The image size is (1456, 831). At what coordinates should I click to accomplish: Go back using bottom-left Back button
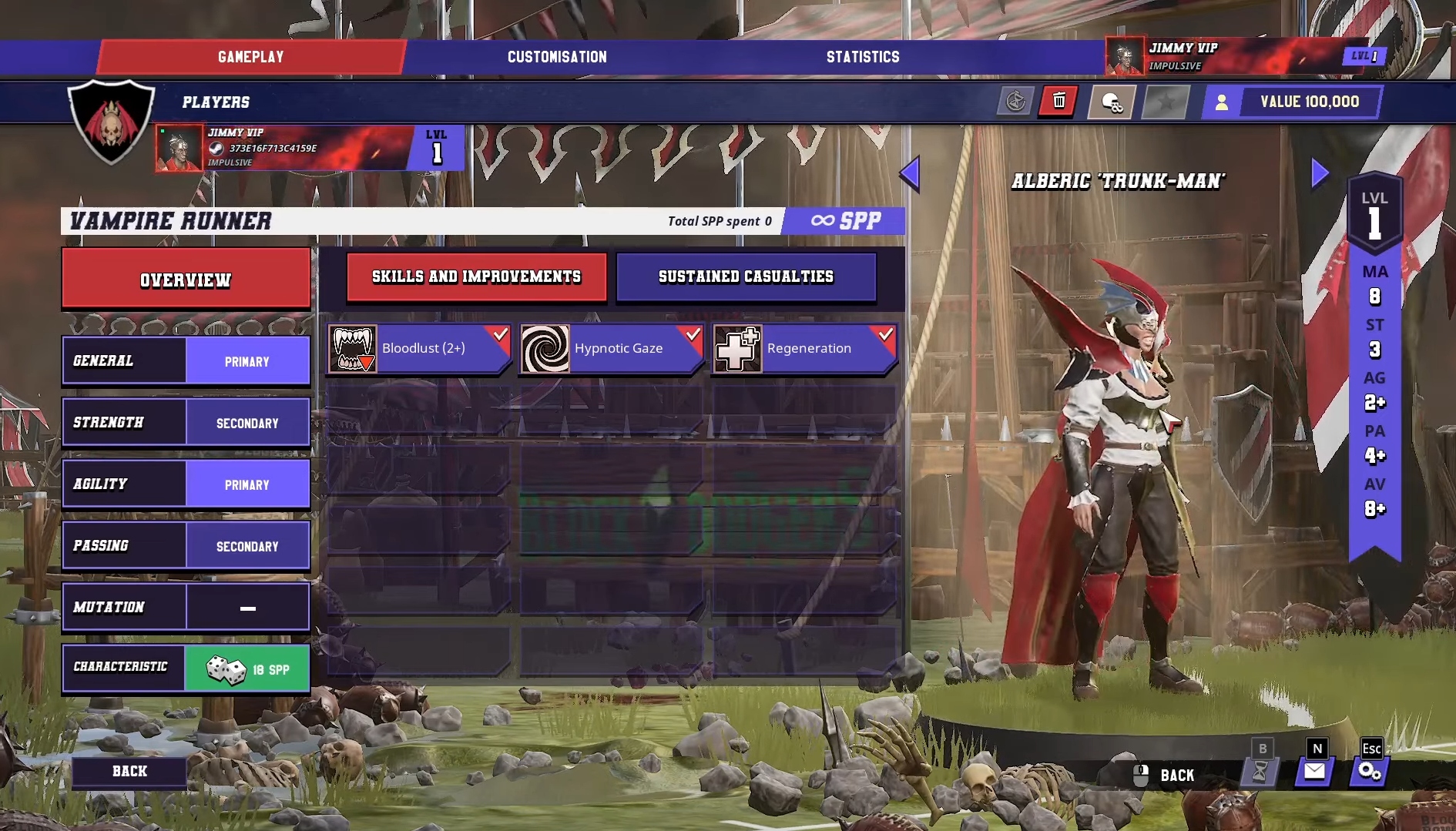(x=129, y=772)
